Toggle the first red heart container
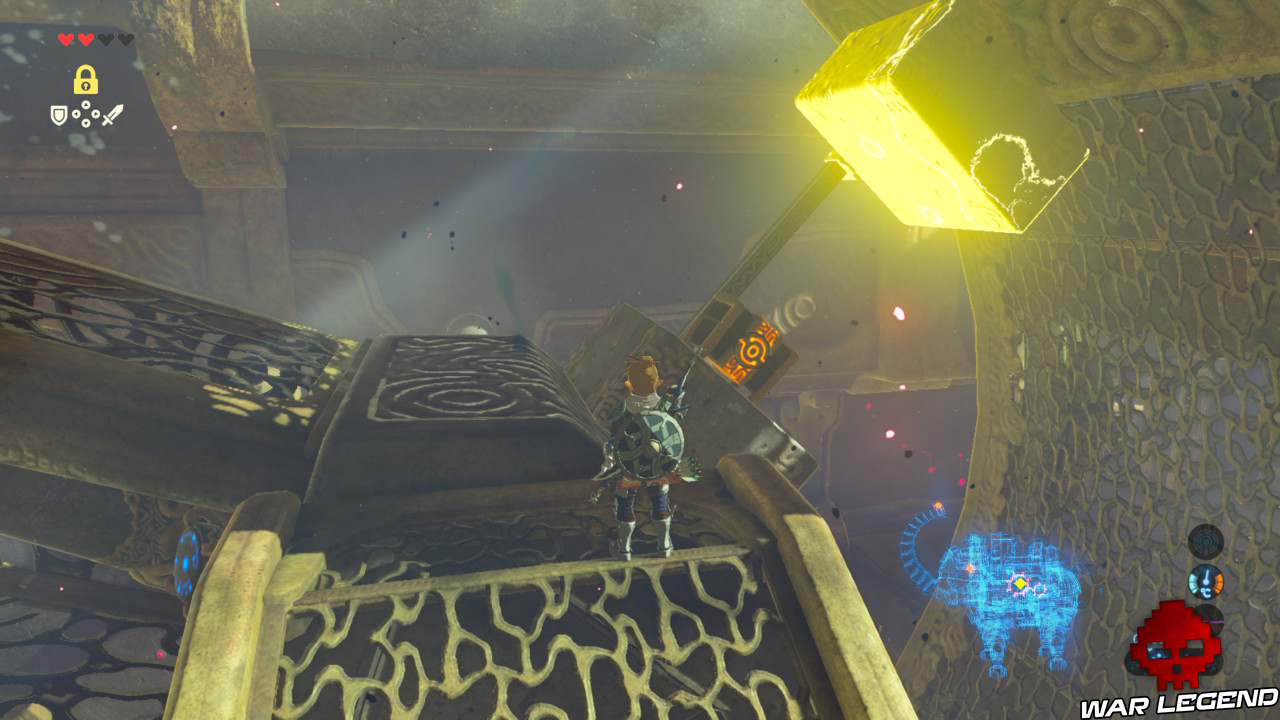 click(x=65, y=39)
